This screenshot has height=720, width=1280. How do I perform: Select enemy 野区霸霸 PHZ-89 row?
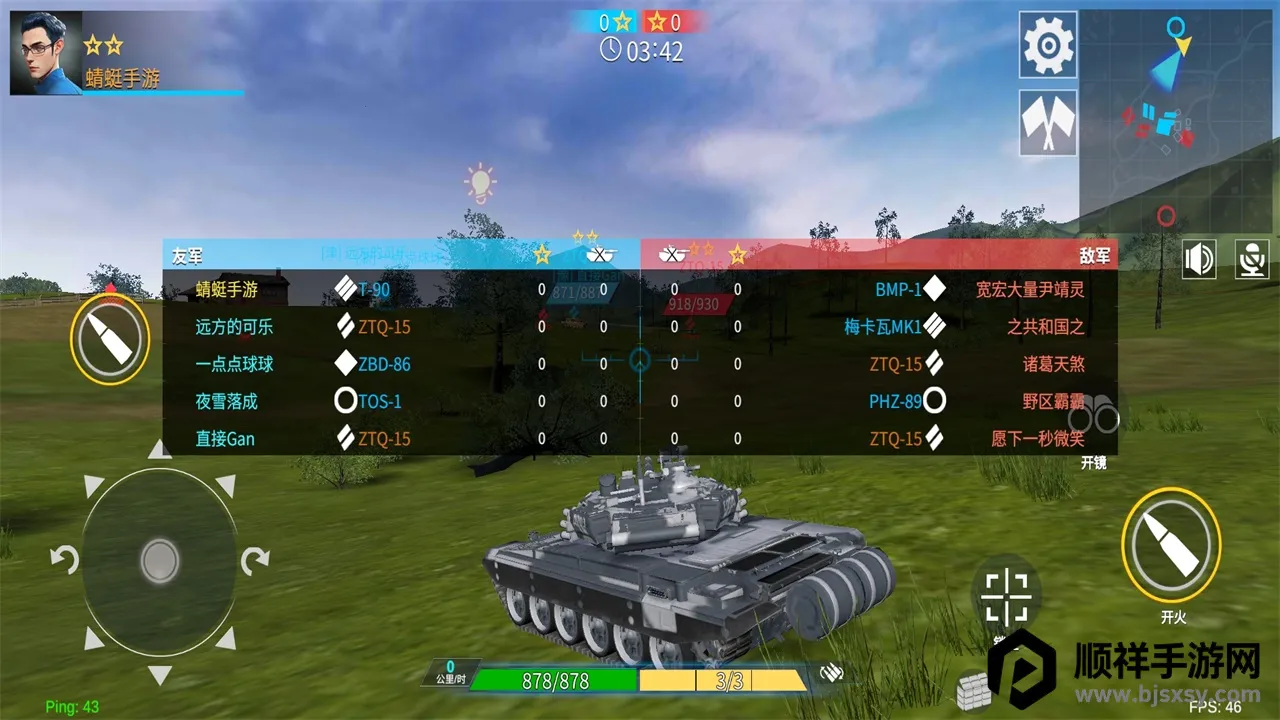point(880,401)
